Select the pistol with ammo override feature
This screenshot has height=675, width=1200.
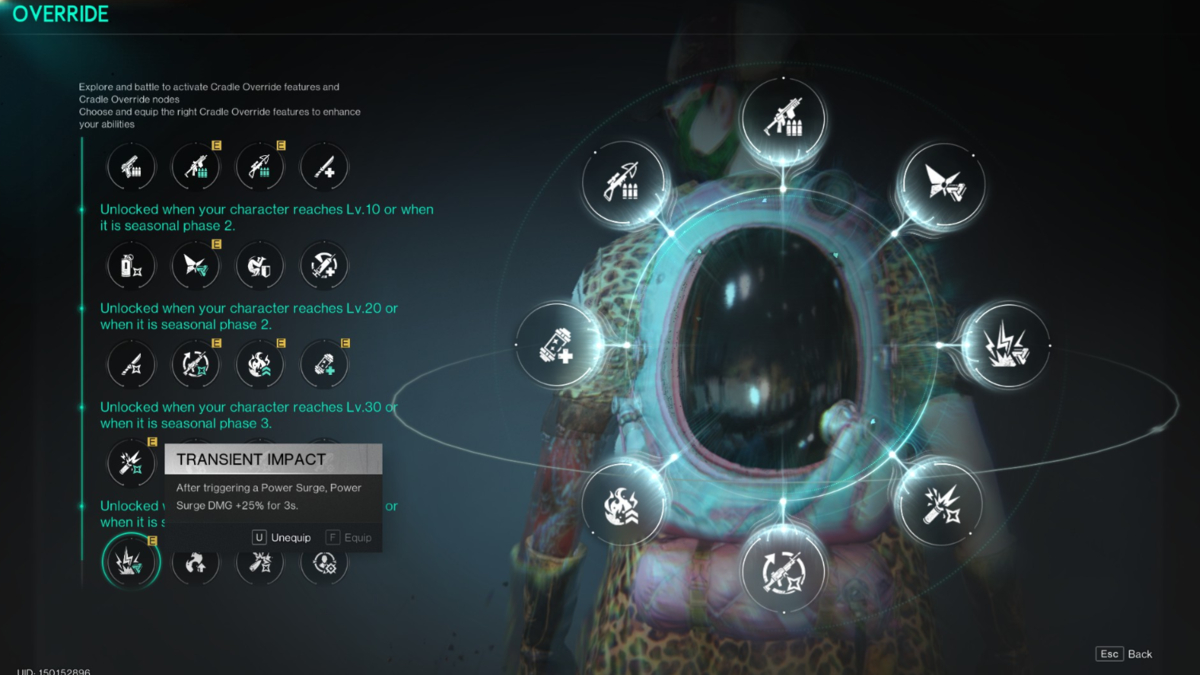(132, 167)
